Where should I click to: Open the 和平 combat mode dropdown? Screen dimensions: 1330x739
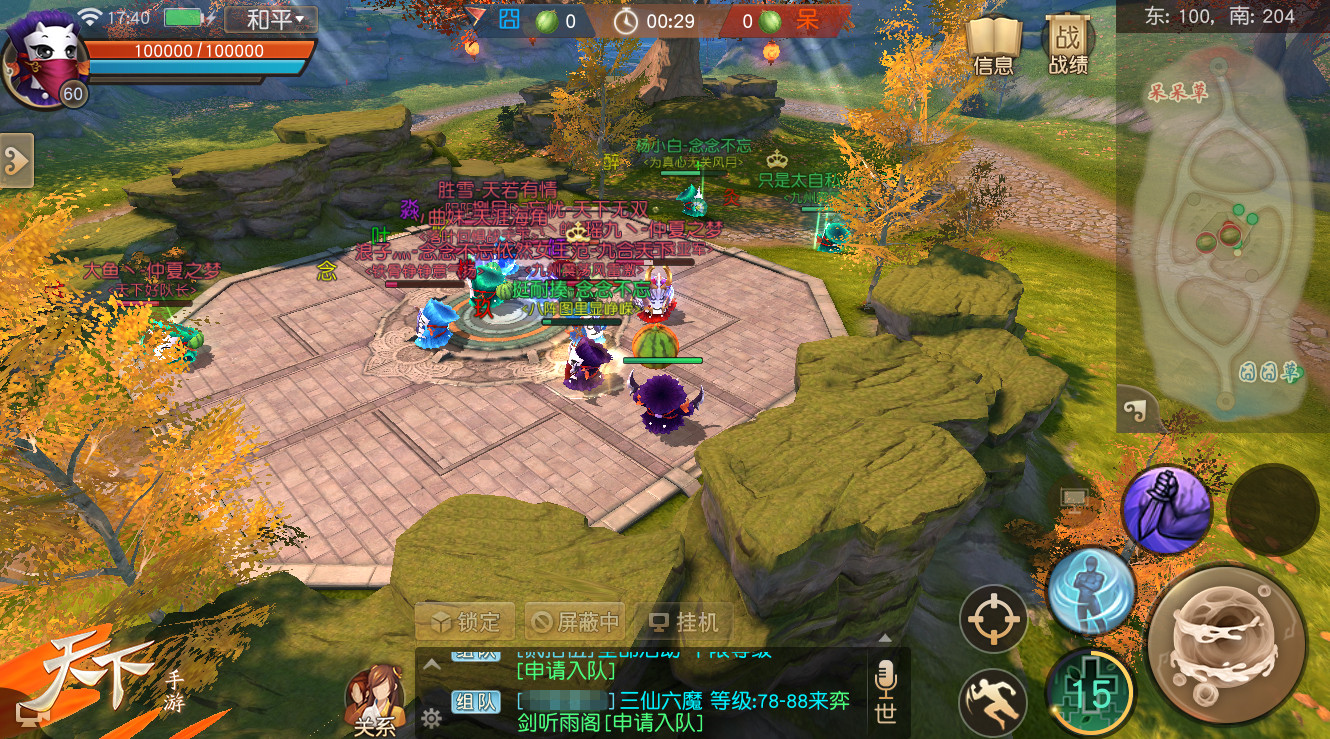pyautogui.click(x=270, y=19)
